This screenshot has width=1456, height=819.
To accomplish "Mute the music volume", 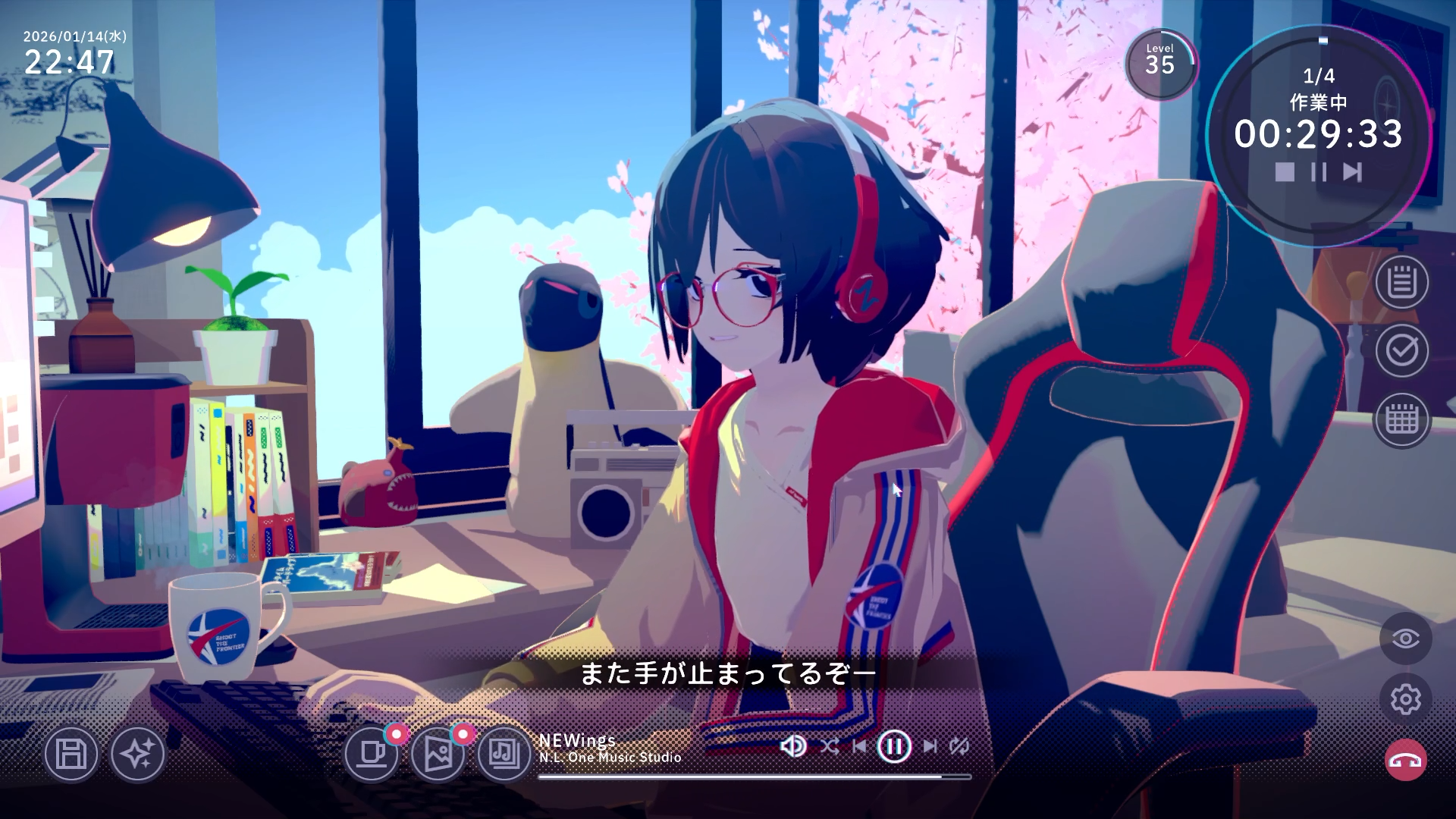I will pyautogui.click(x=792, y=745).
